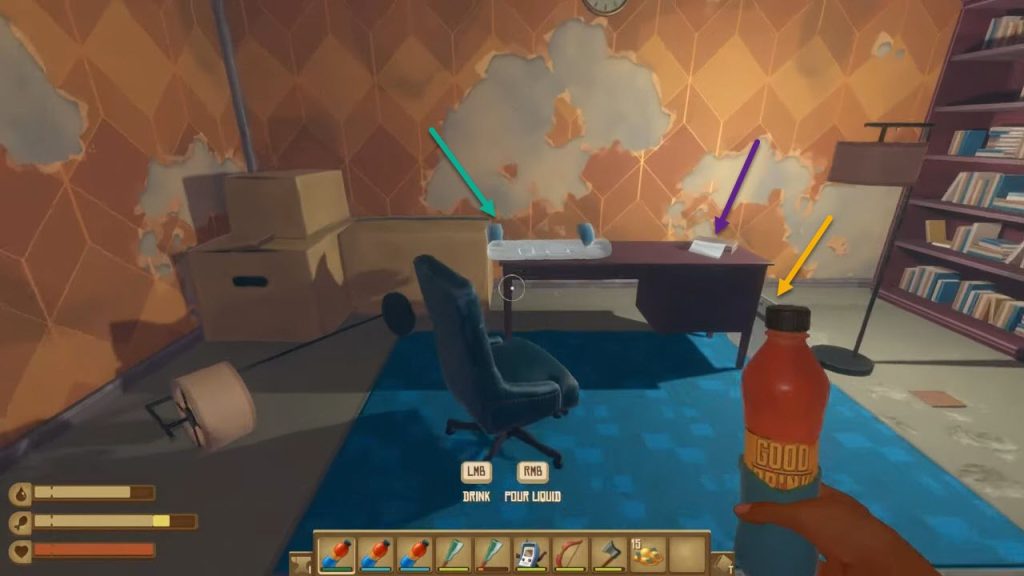Pick the spear with the red durability bar
1024x576 pixels.
pos(491,554)
